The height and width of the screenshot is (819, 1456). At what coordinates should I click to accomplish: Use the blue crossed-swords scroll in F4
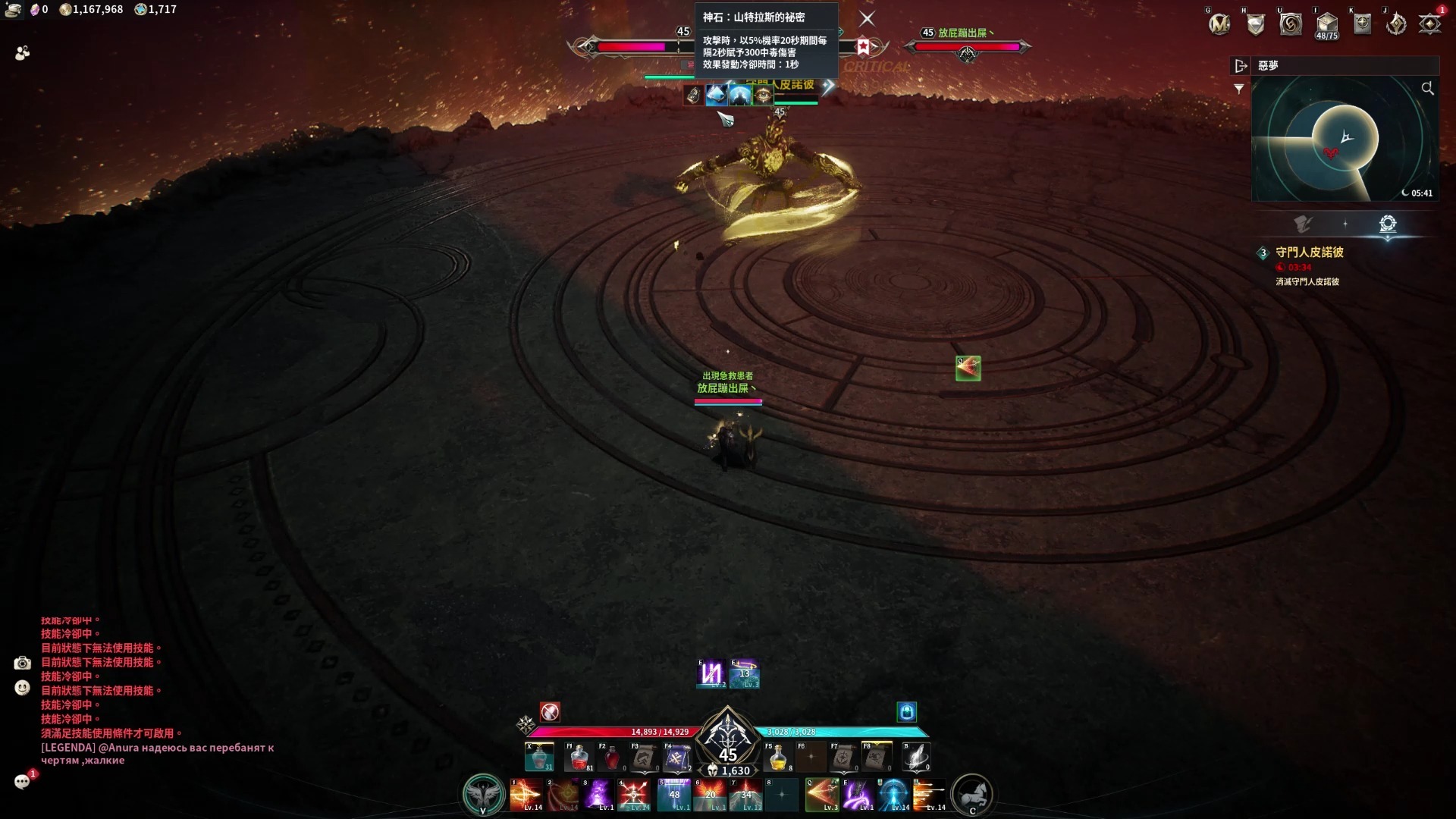677,757
